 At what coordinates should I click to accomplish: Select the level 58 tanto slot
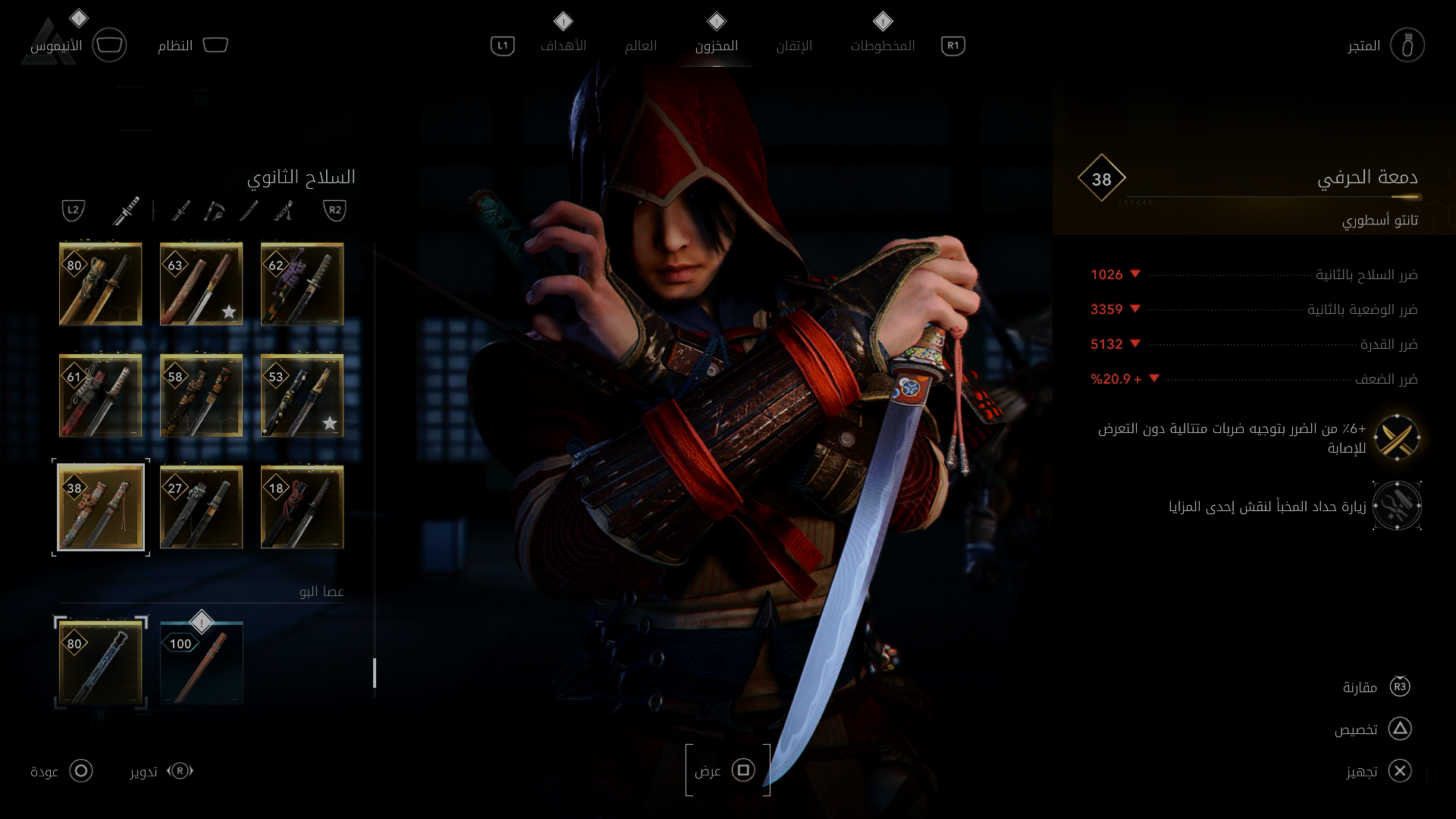click(x=202, y=396)
